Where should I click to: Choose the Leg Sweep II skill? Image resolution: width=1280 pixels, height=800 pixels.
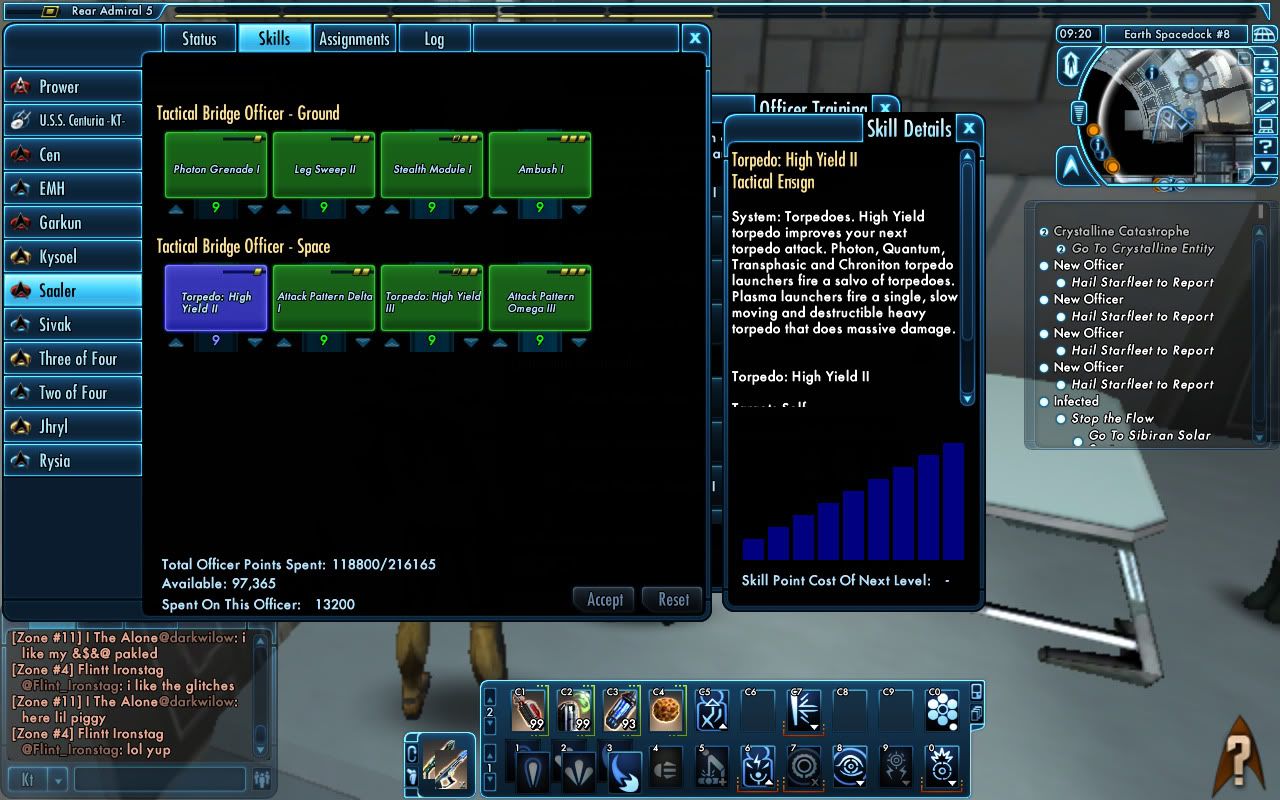click(x=324, y=166)
